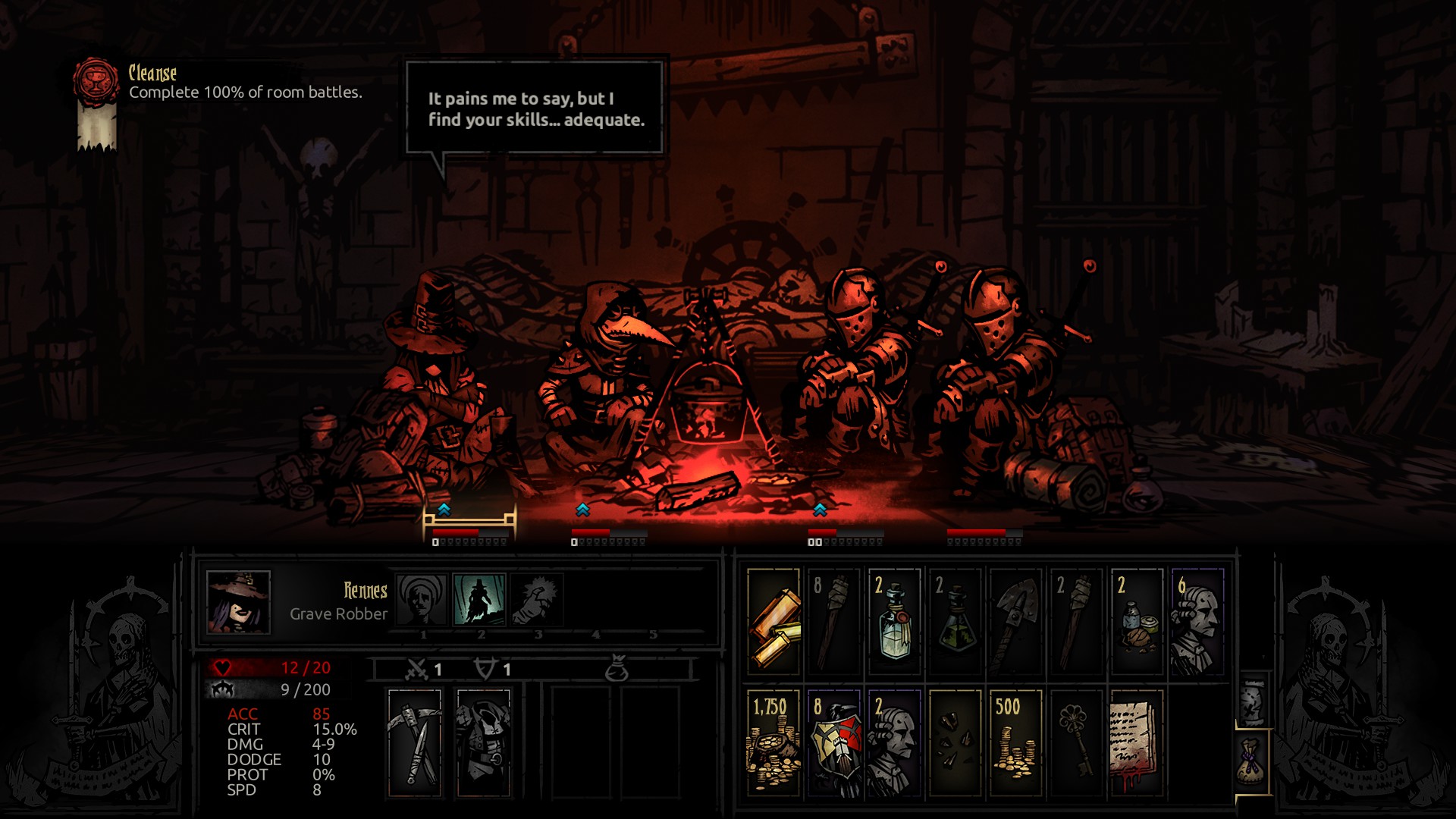Click the stack of 6 busts
Viewport: 1456px width, 819px height.
coord(1197,622)
